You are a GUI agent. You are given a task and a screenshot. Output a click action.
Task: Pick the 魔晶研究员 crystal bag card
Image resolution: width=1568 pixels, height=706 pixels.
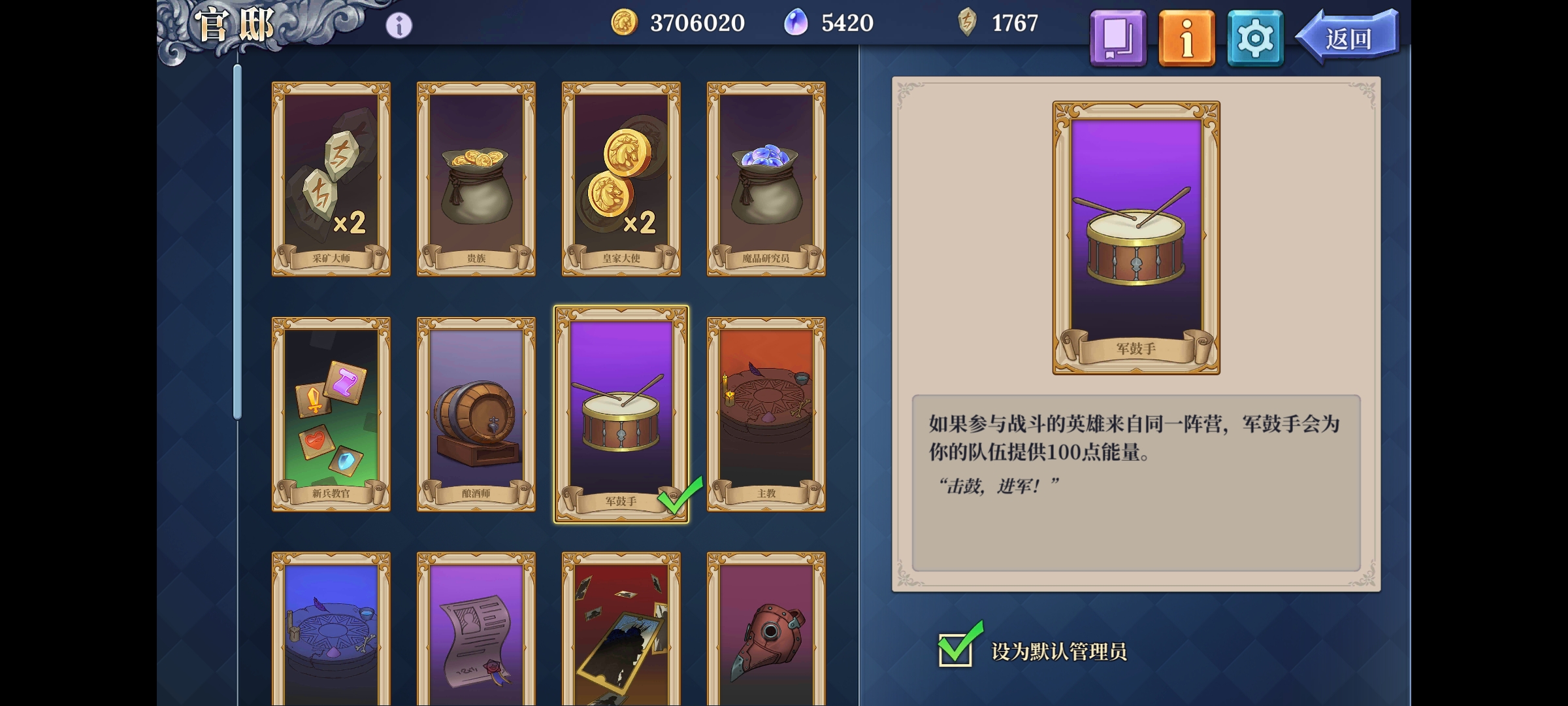(766, 178)
